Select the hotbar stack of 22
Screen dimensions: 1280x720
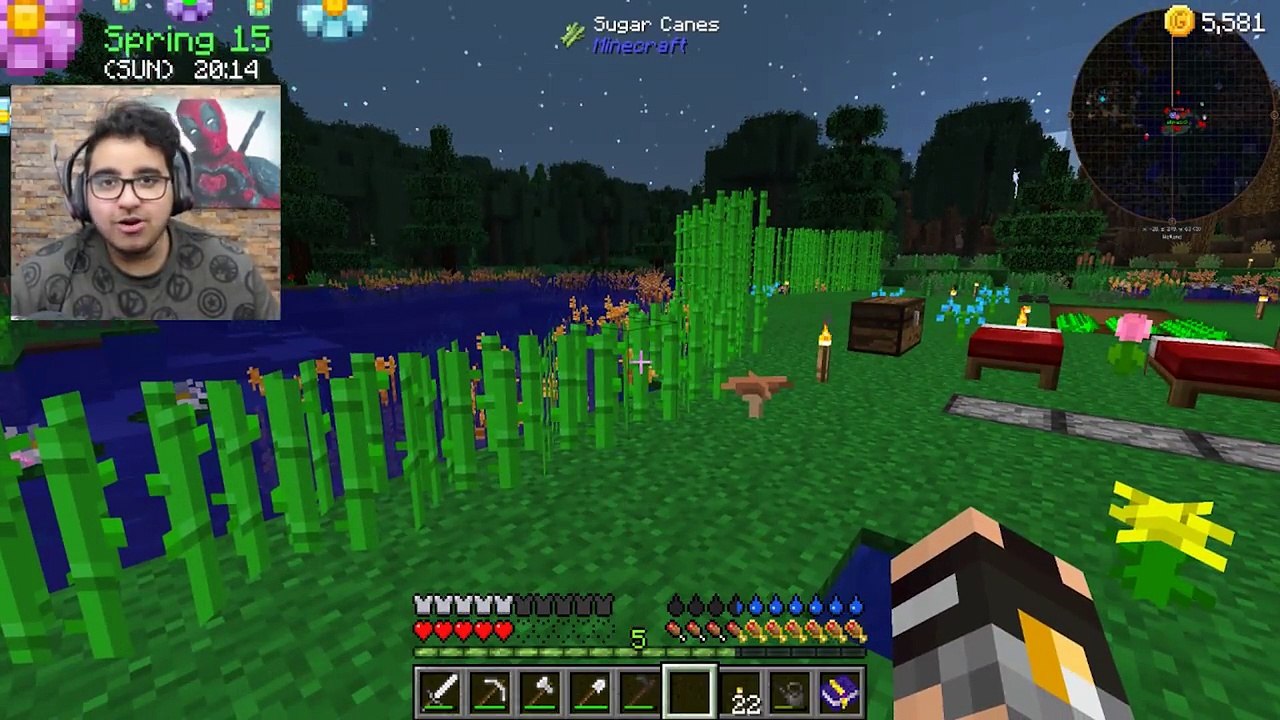[741, 692]
